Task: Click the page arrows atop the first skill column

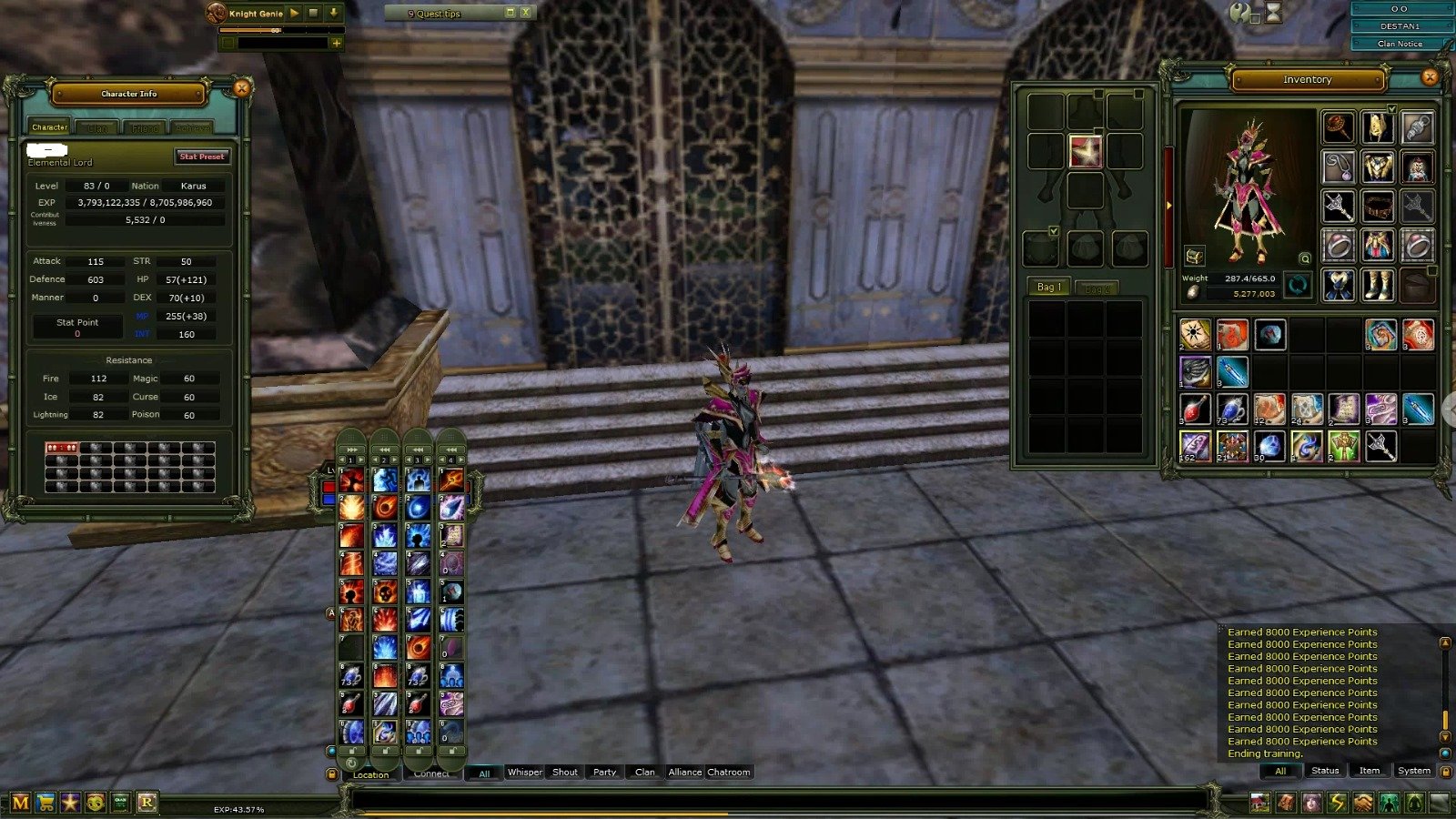Action: [351, 450]
